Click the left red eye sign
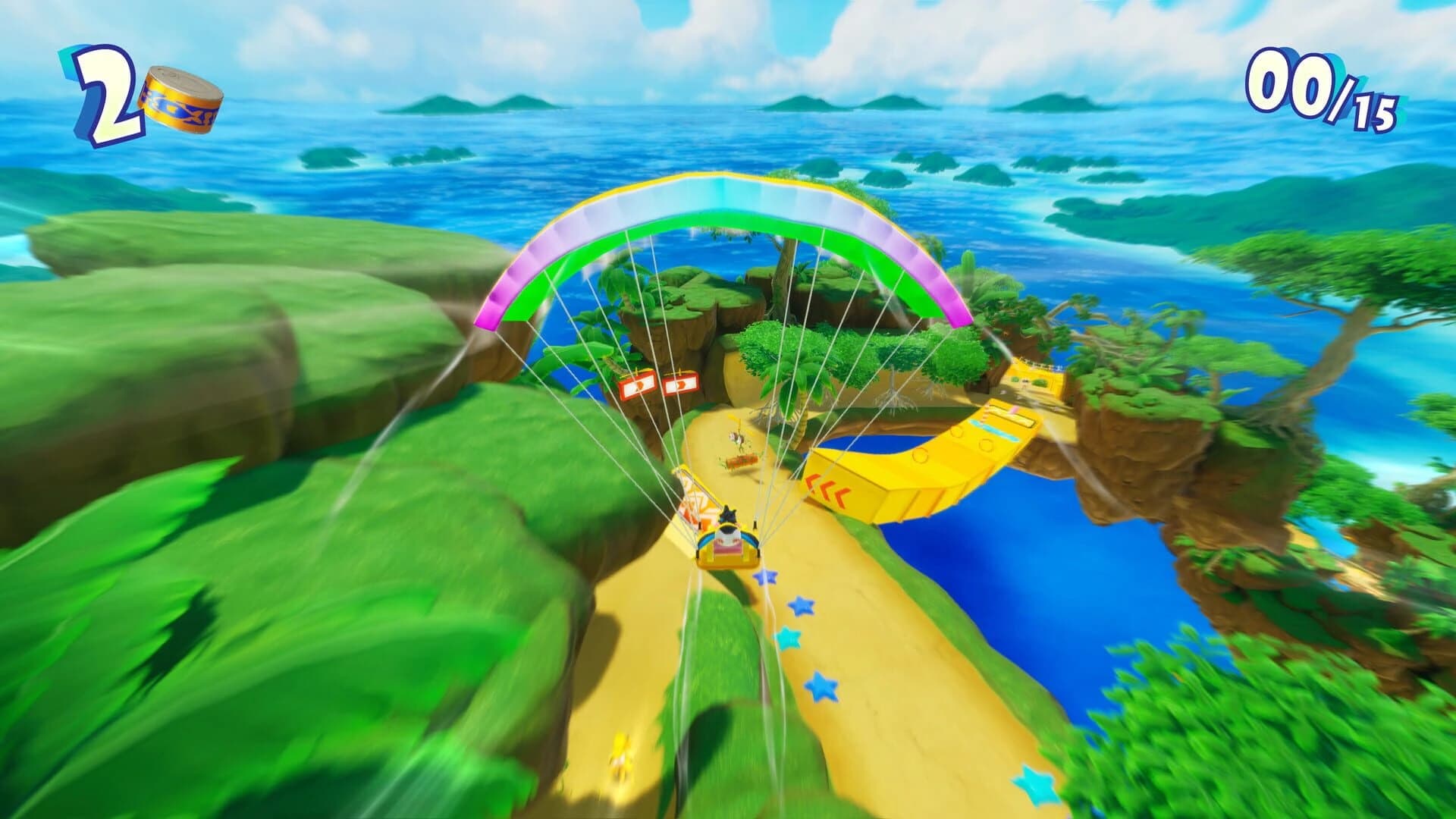This screenshot has width=1456, height=819. point(637,386)
